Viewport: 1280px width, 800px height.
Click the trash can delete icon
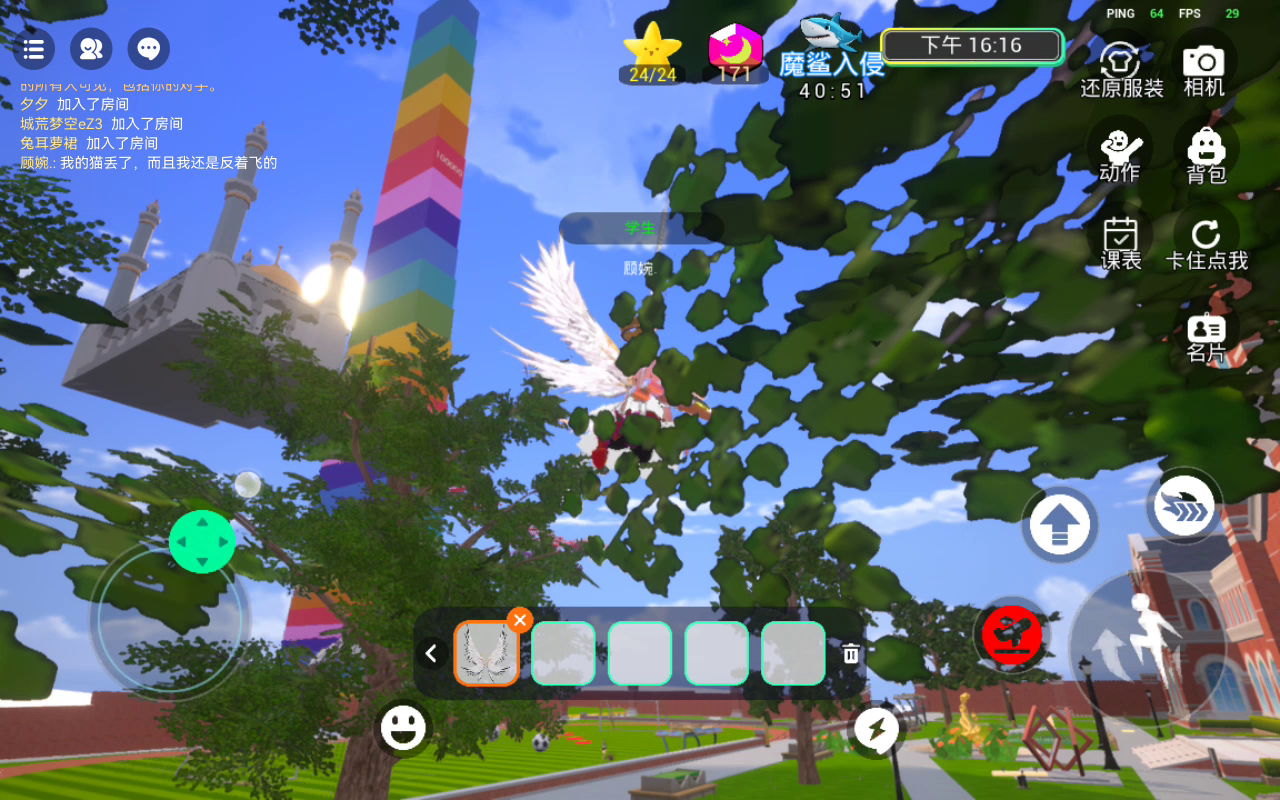(x=851, y=654)
